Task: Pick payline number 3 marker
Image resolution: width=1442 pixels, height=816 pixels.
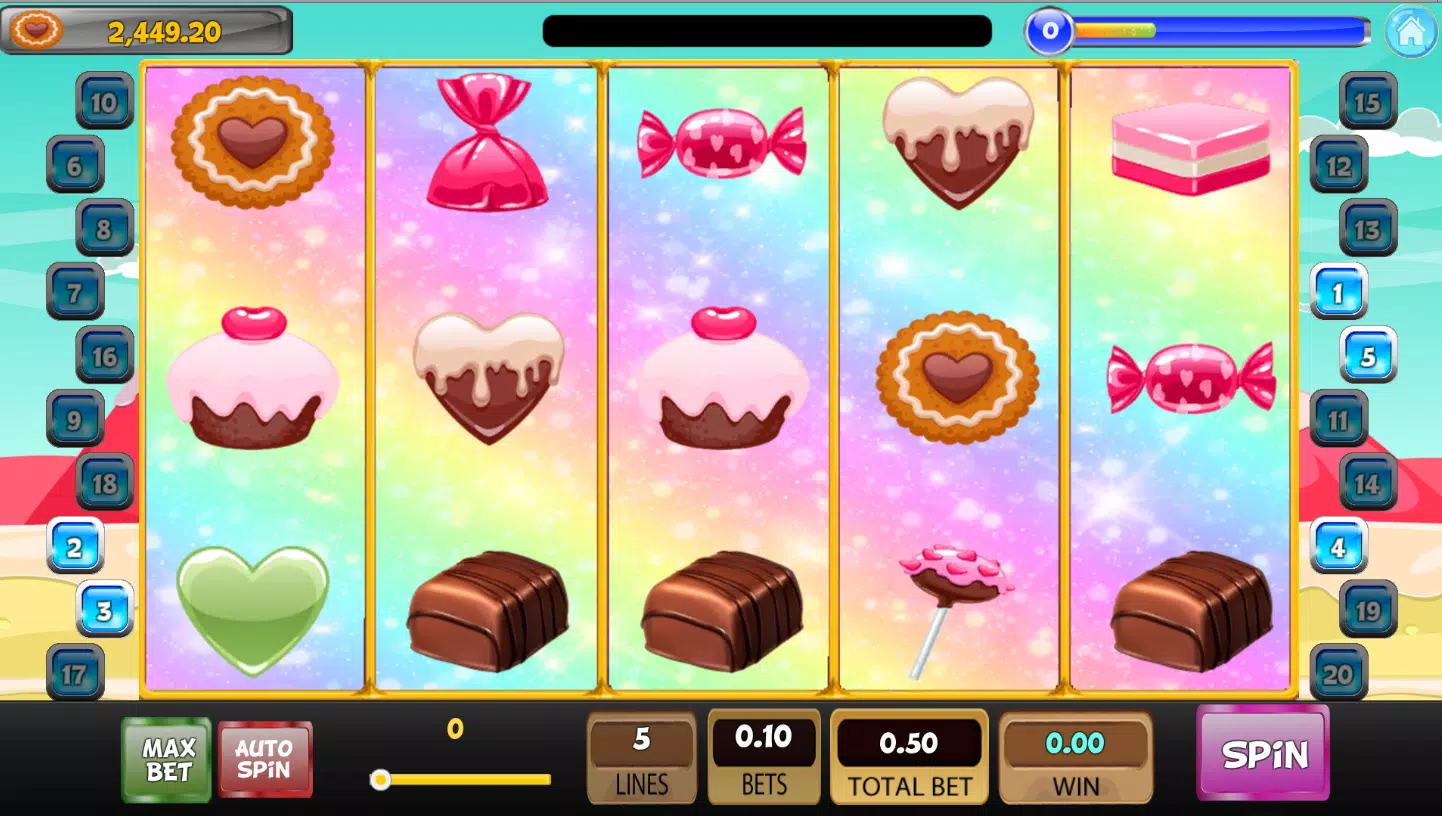Action: click(x=105, y=609)
